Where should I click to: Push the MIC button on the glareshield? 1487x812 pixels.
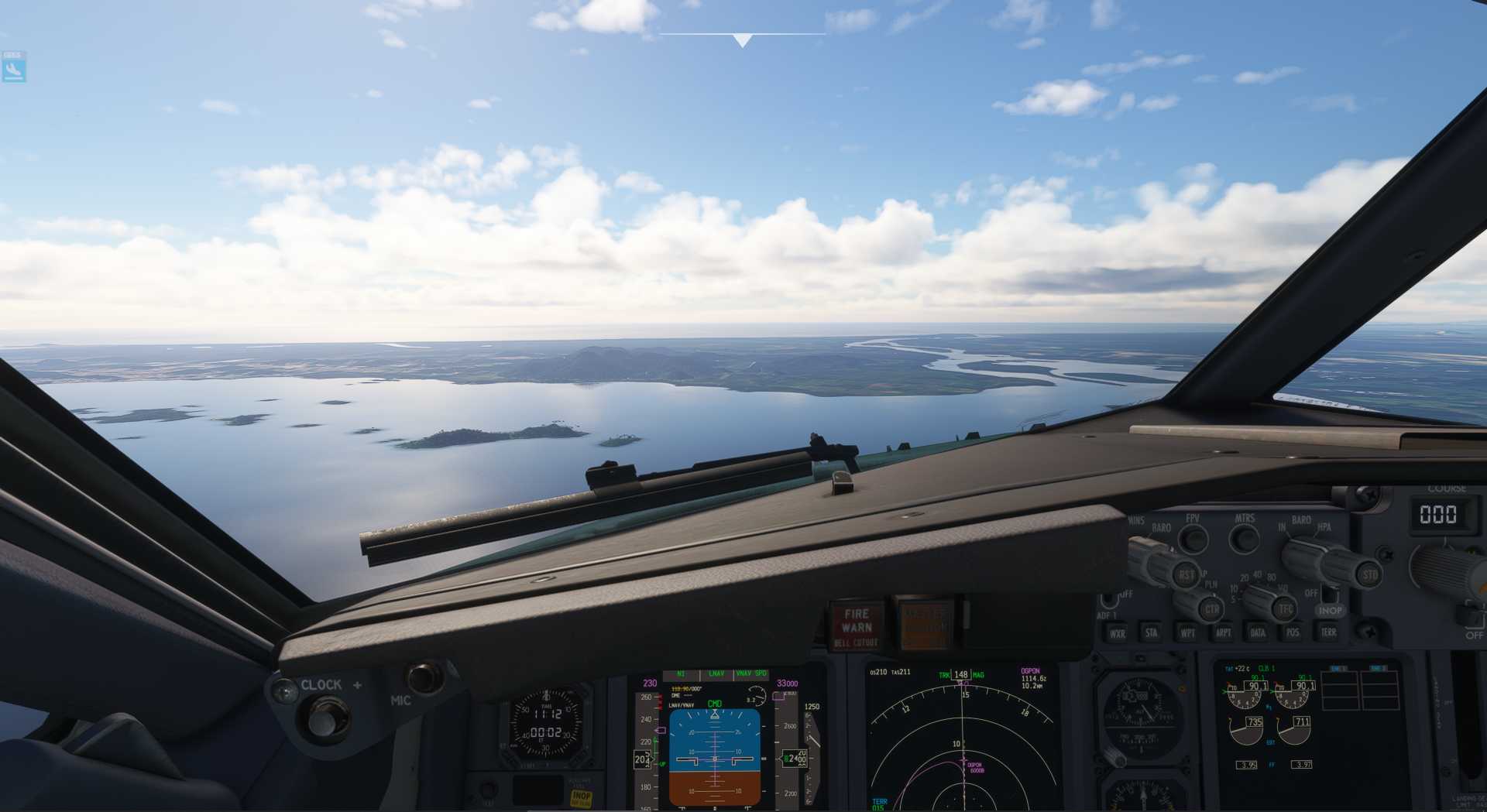[x=424, y=677]
